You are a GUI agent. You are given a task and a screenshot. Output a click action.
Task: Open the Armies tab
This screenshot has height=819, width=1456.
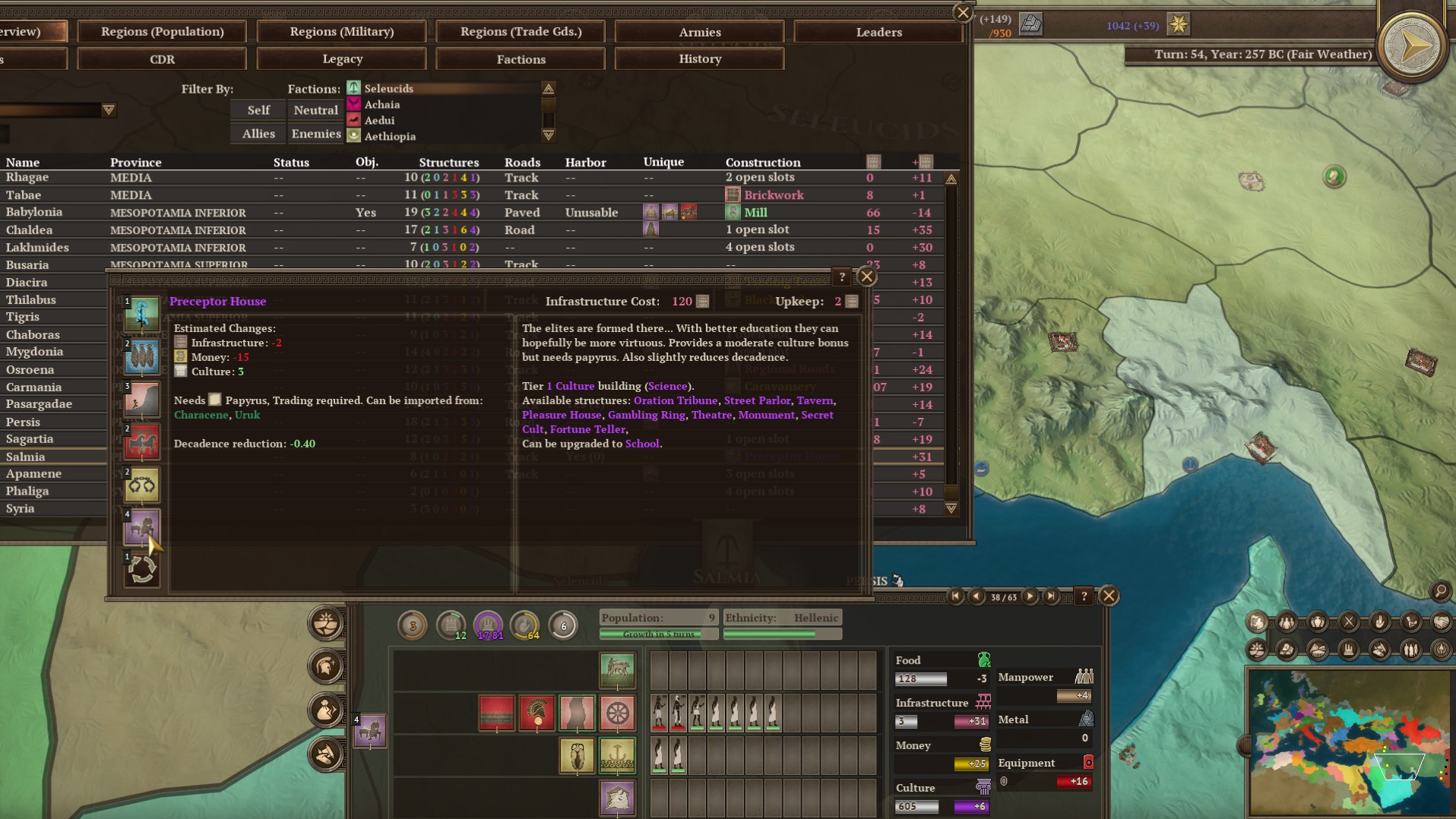[699, 32]
